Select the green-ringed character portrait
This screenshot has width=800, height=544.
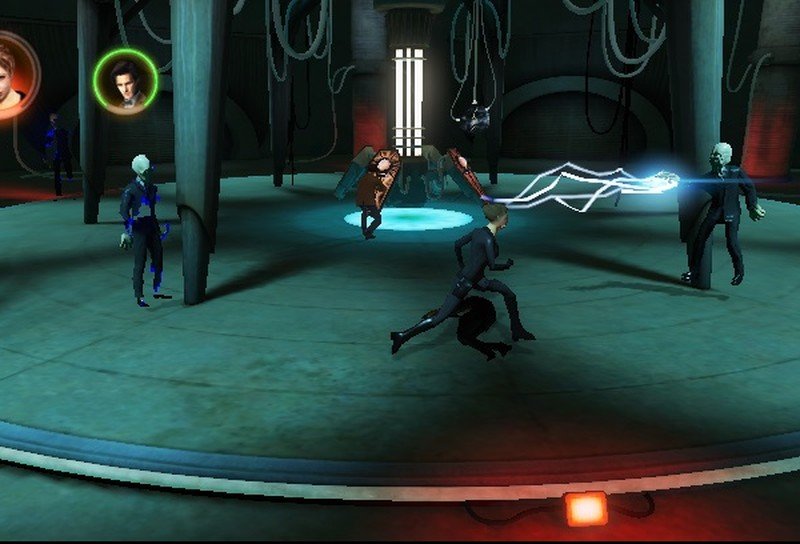[x=126, y=82]
